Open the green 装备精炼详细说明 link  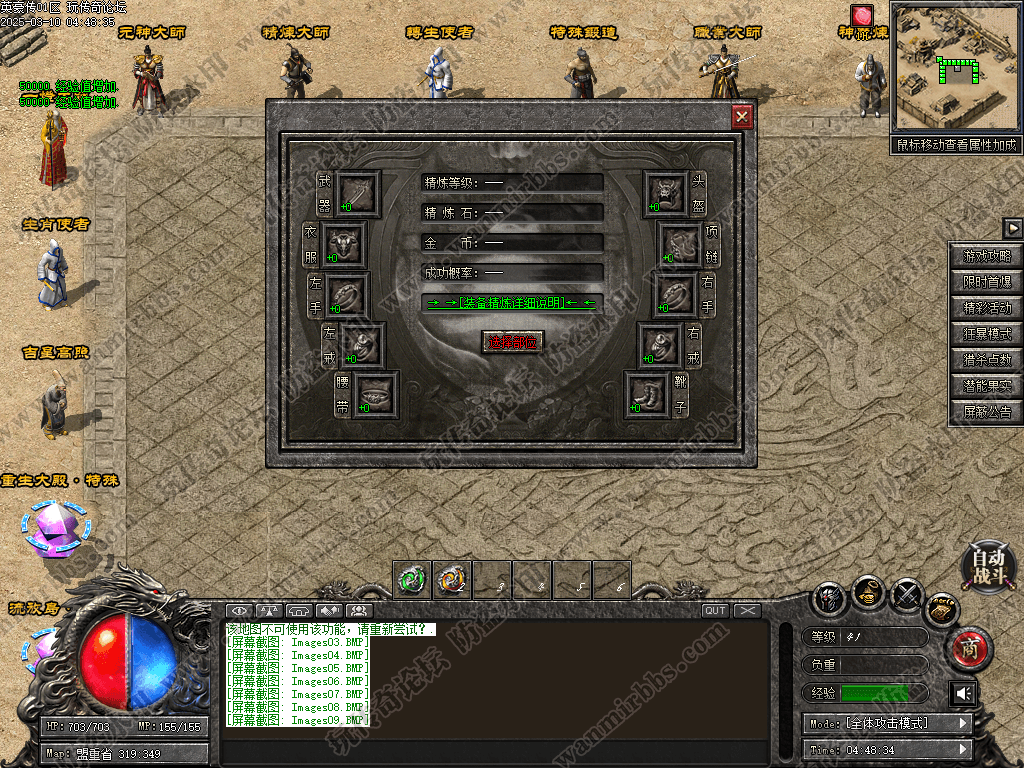pos(512,302)
